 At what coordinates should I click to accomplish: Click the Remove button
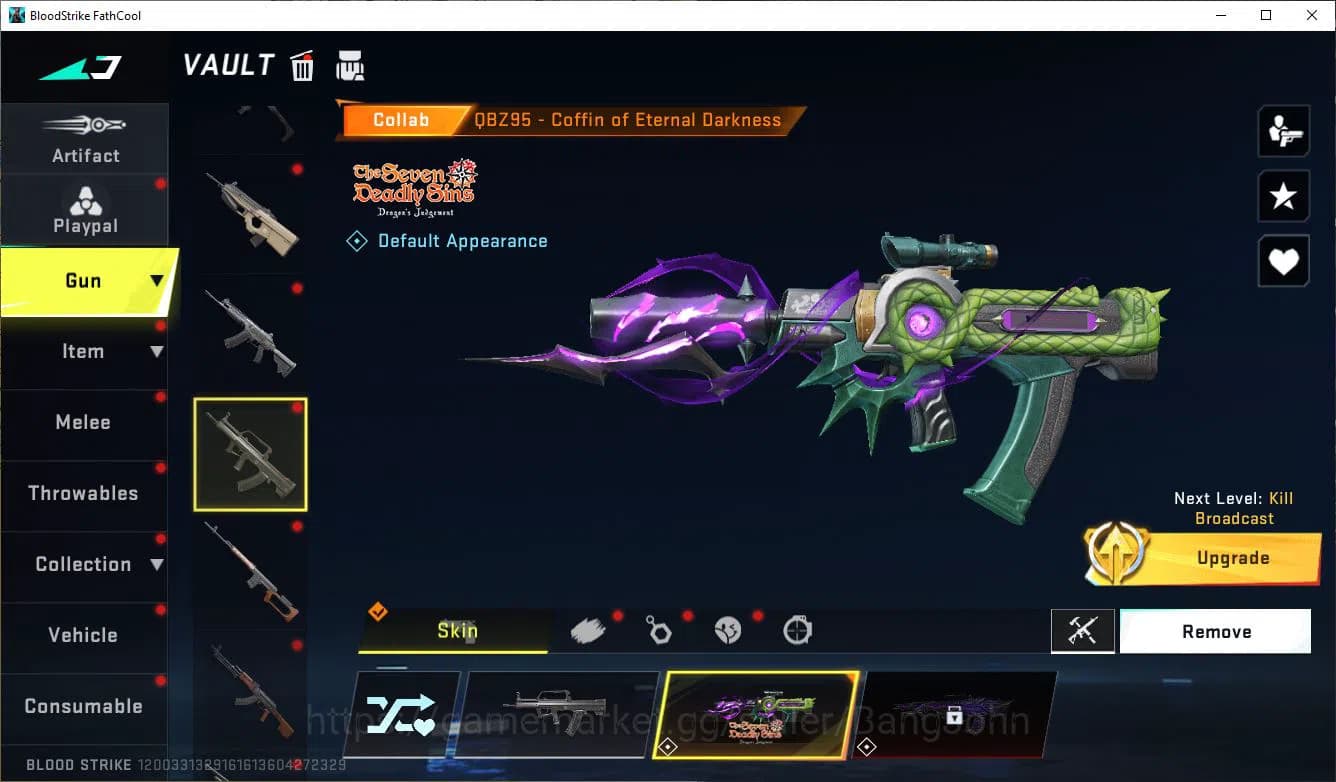point(1216,631)
